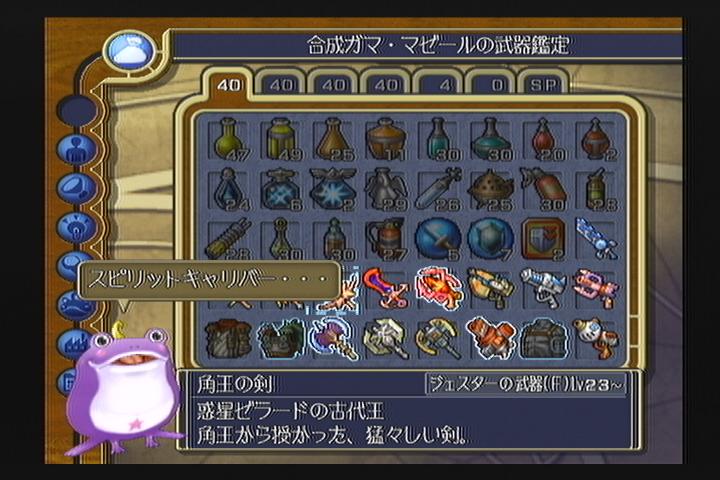Select the yellow potion with 47 count
This screenshot has width=720, height=480.
tap(229, 139)
